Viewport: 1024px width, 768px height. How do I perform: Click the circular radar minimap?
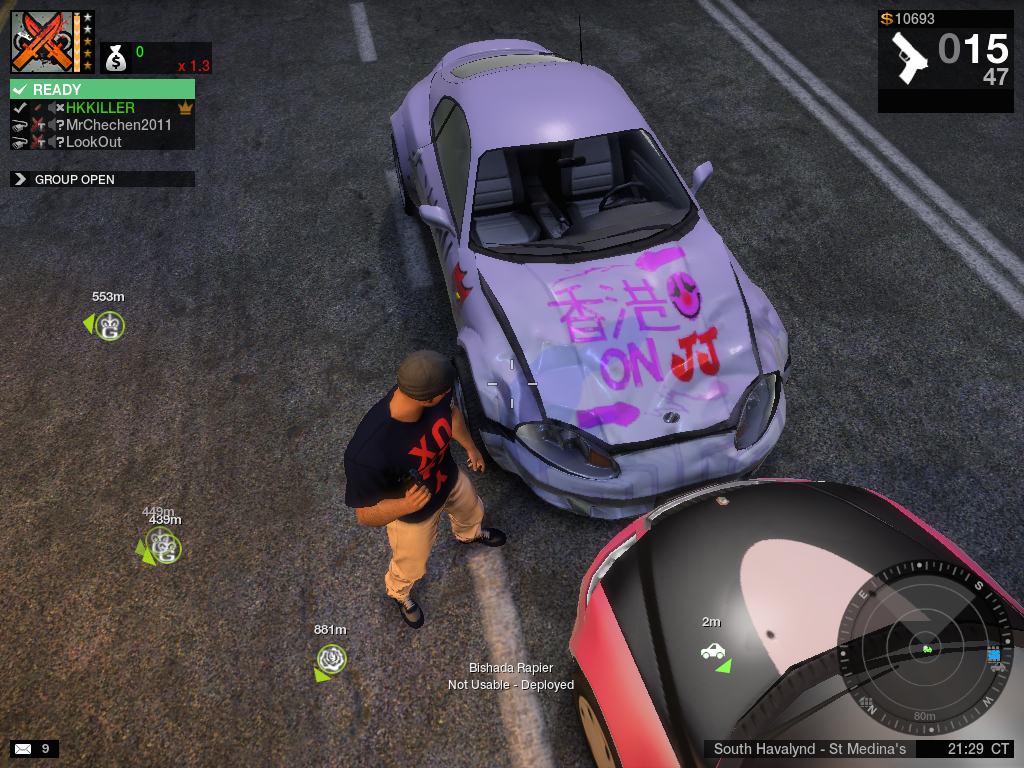click(x=926, y=649)
